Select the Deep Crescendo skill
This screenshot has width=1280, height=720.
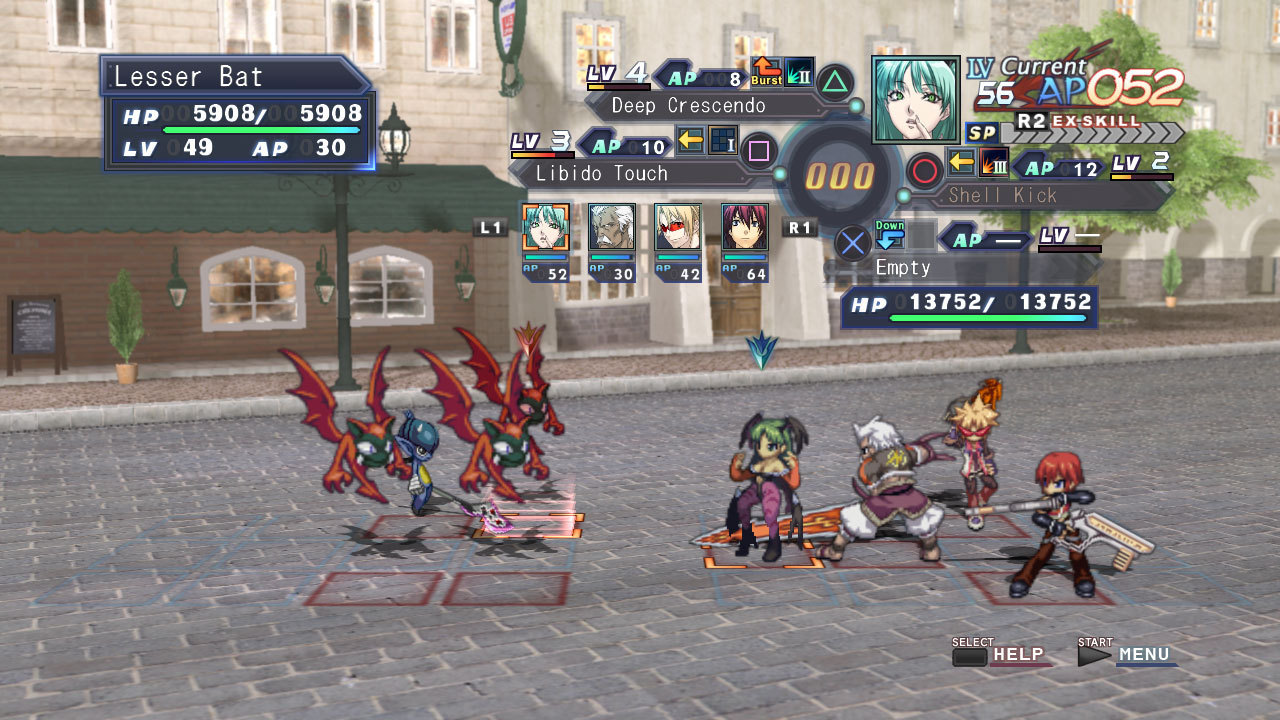click(x=688, y=106)
